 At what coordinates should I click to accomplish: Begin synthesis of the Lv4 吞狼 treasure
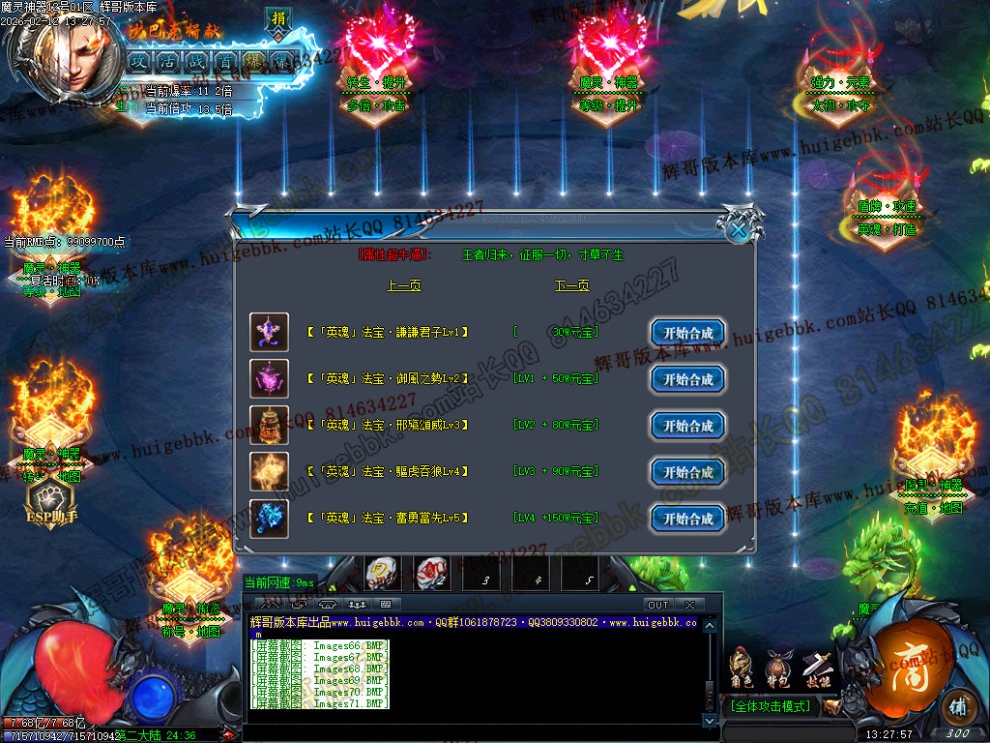[687, 472]
